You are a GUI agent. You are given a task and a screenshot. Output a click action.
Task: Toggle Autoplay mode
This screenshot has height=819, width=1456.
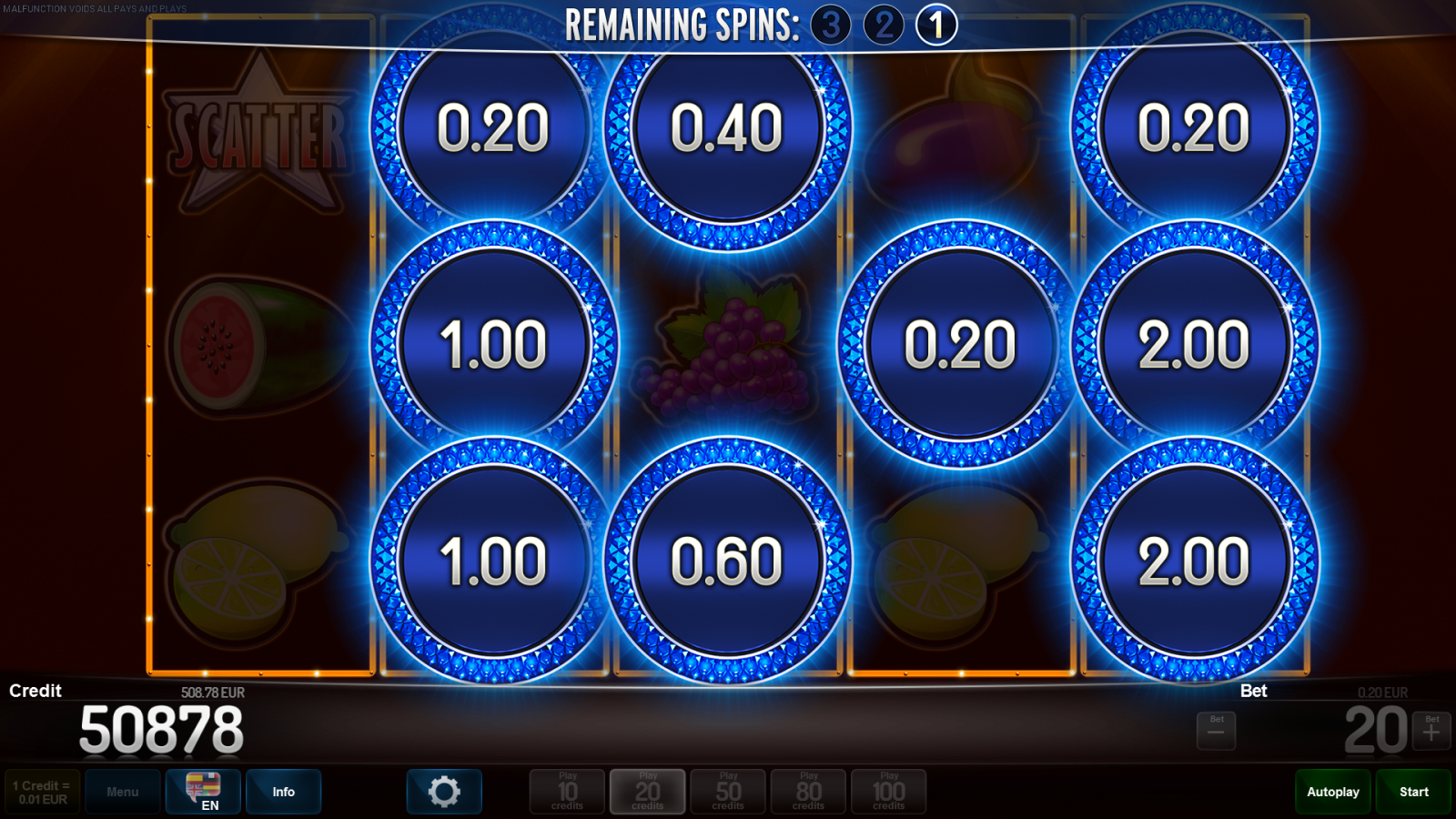pos(1332,791)
